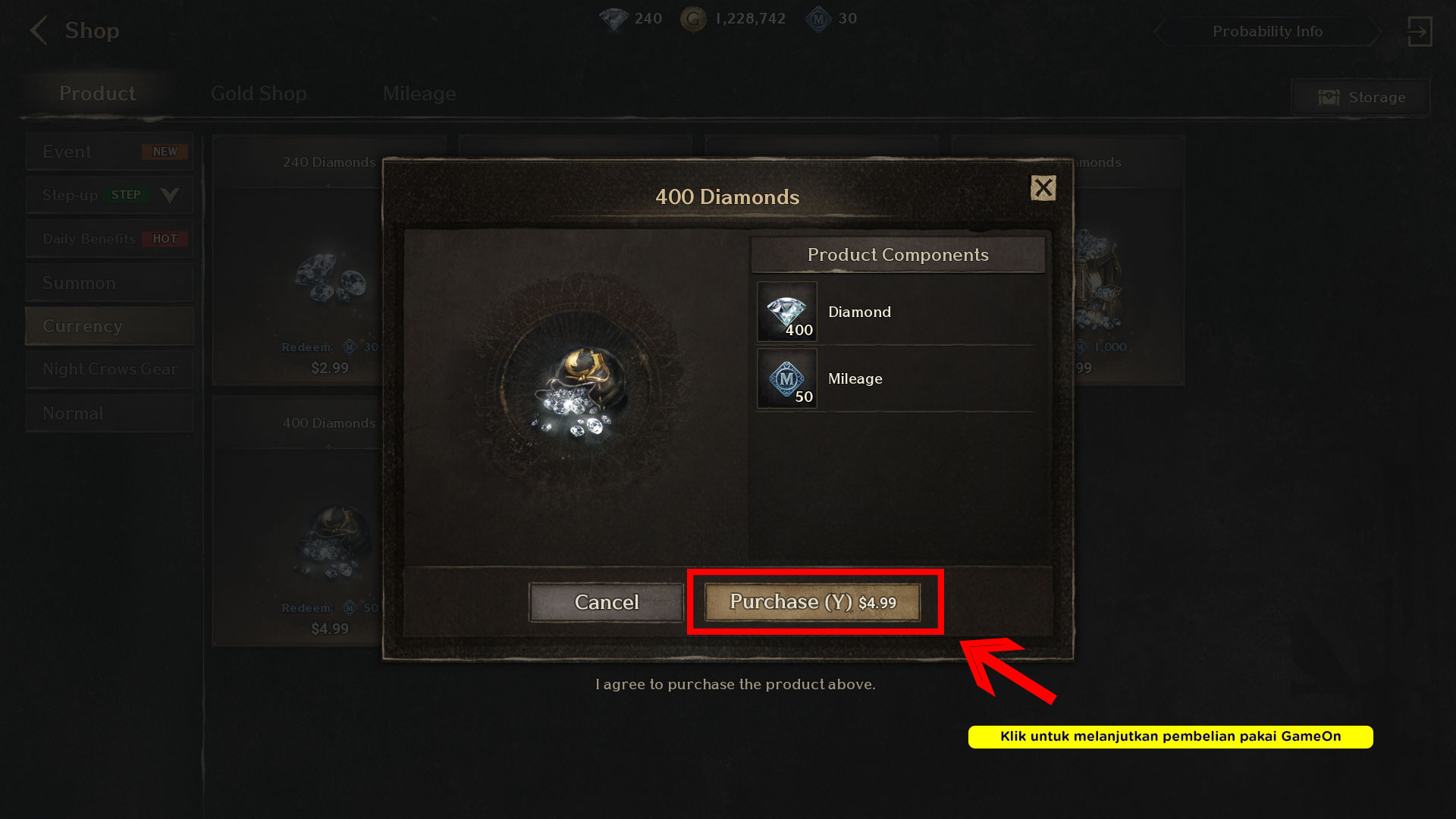The height and width of the screenshot is (819, 1456).
Task: Select the Summon category
Action: coord(109,283)
